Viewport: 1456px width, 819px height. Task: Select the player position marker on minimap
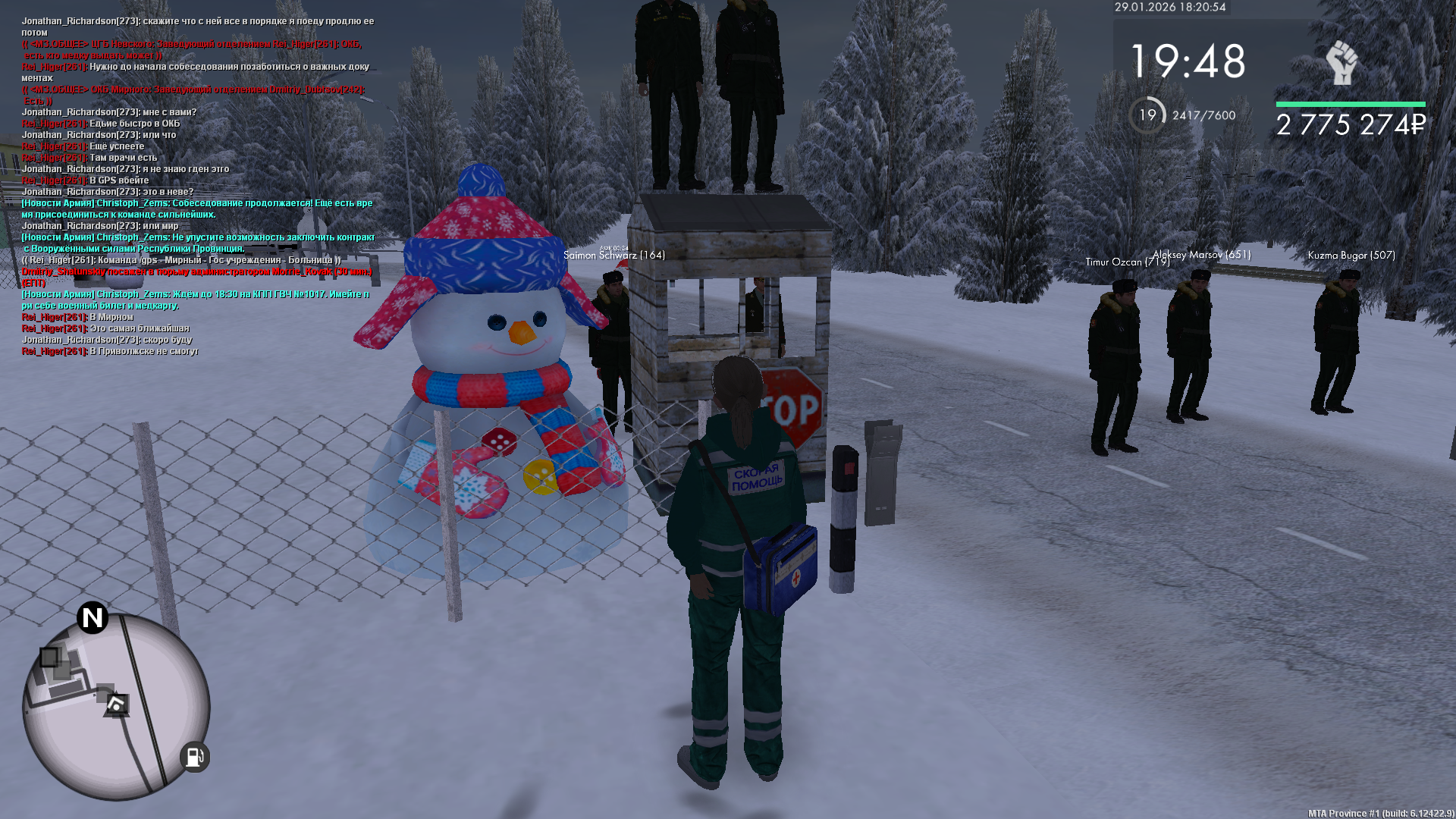(x=116, y=706)
